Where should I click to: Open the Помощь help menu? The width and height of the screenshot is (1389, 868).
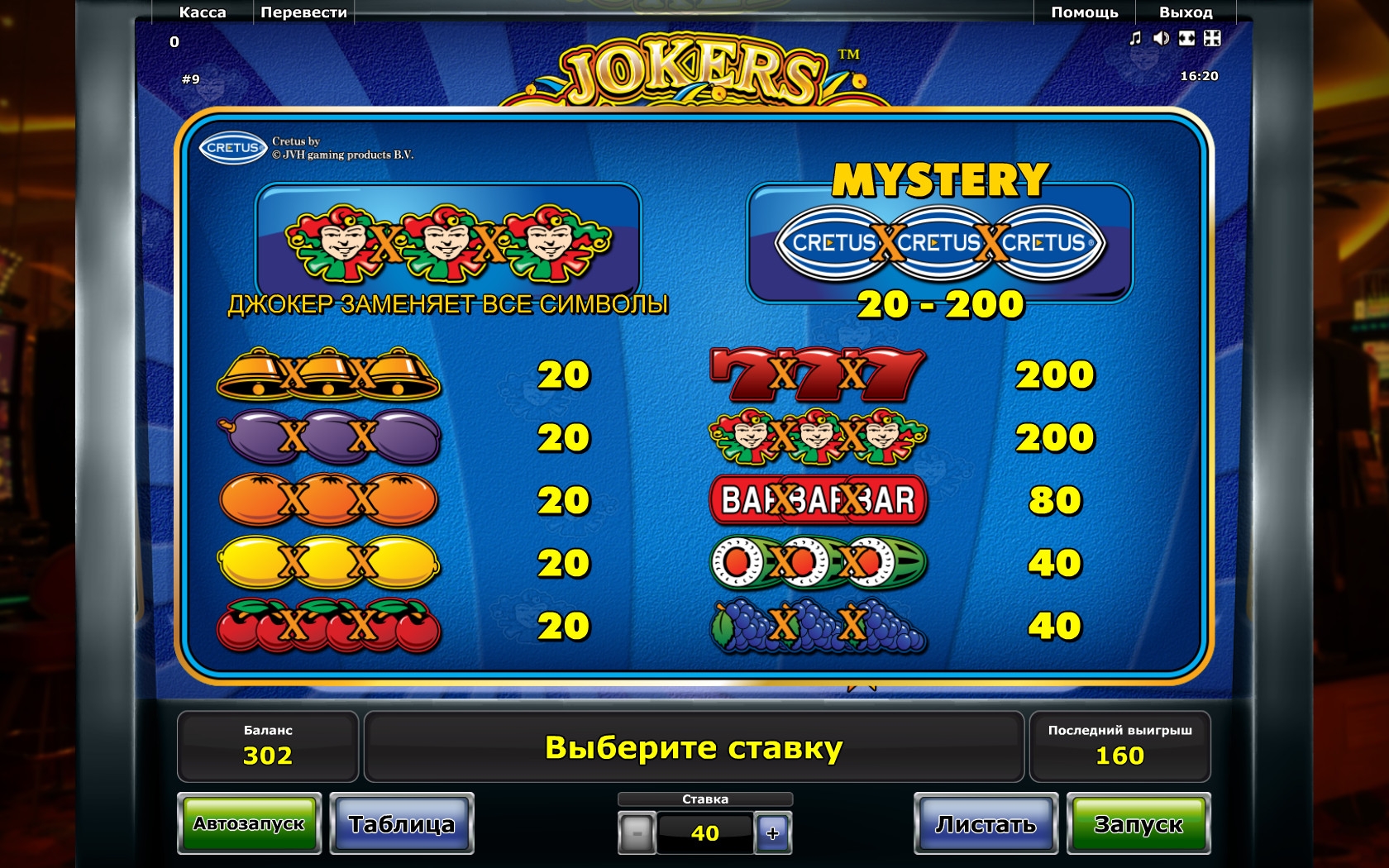[x=1084, y=12]
